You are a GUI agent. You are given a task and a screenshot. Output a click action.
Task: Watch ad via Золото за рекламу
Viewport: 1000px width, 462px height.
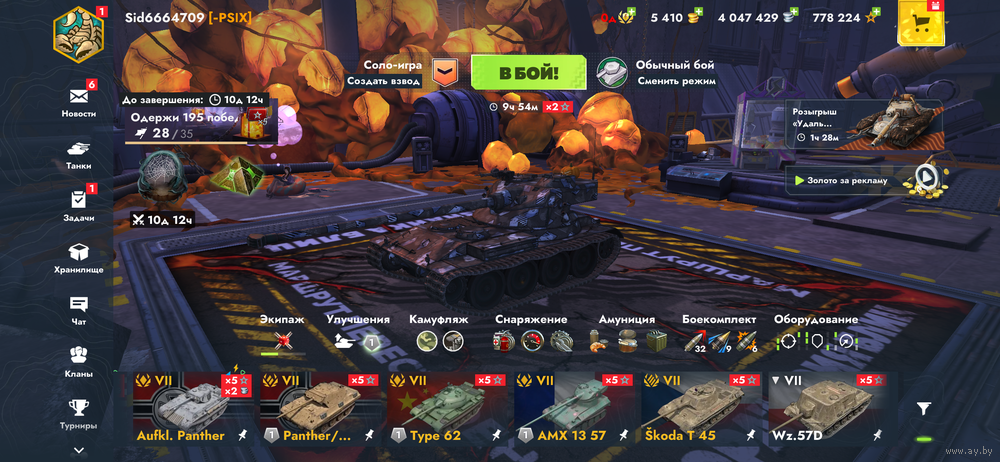(866, 180)
